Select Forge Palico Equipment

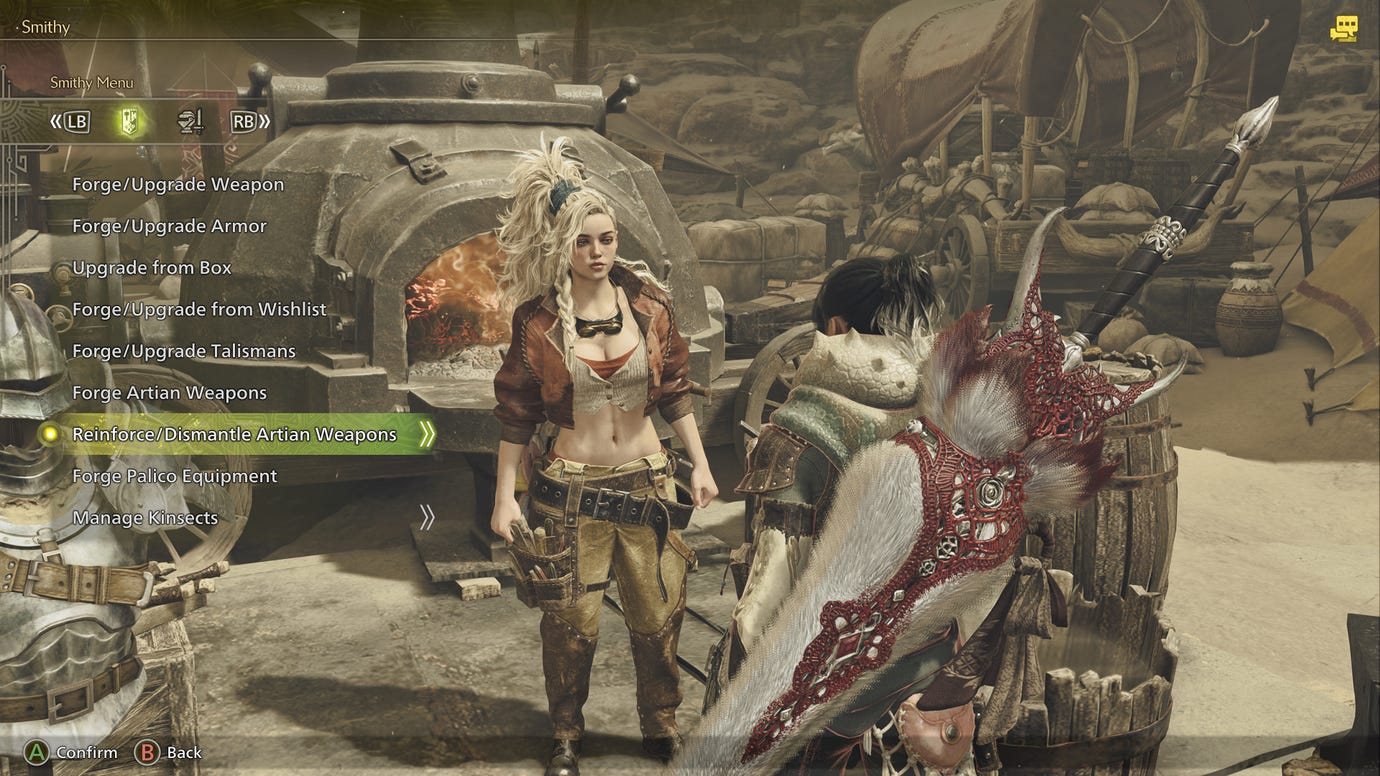click(x=175, y=476)
